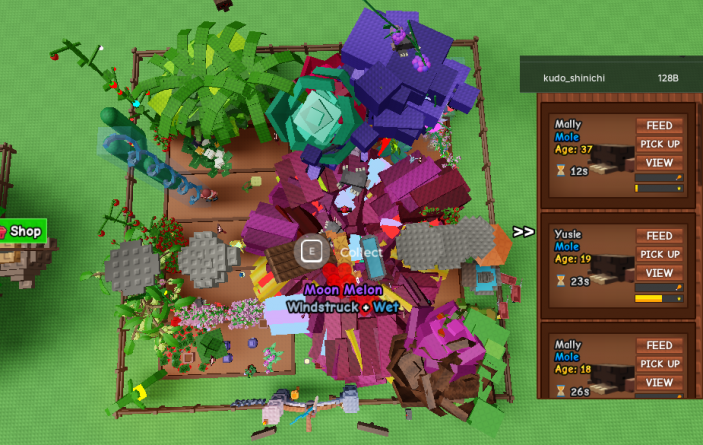
Task: Pick up the age 37 Mally mole
Action: [x=660, y=144]
